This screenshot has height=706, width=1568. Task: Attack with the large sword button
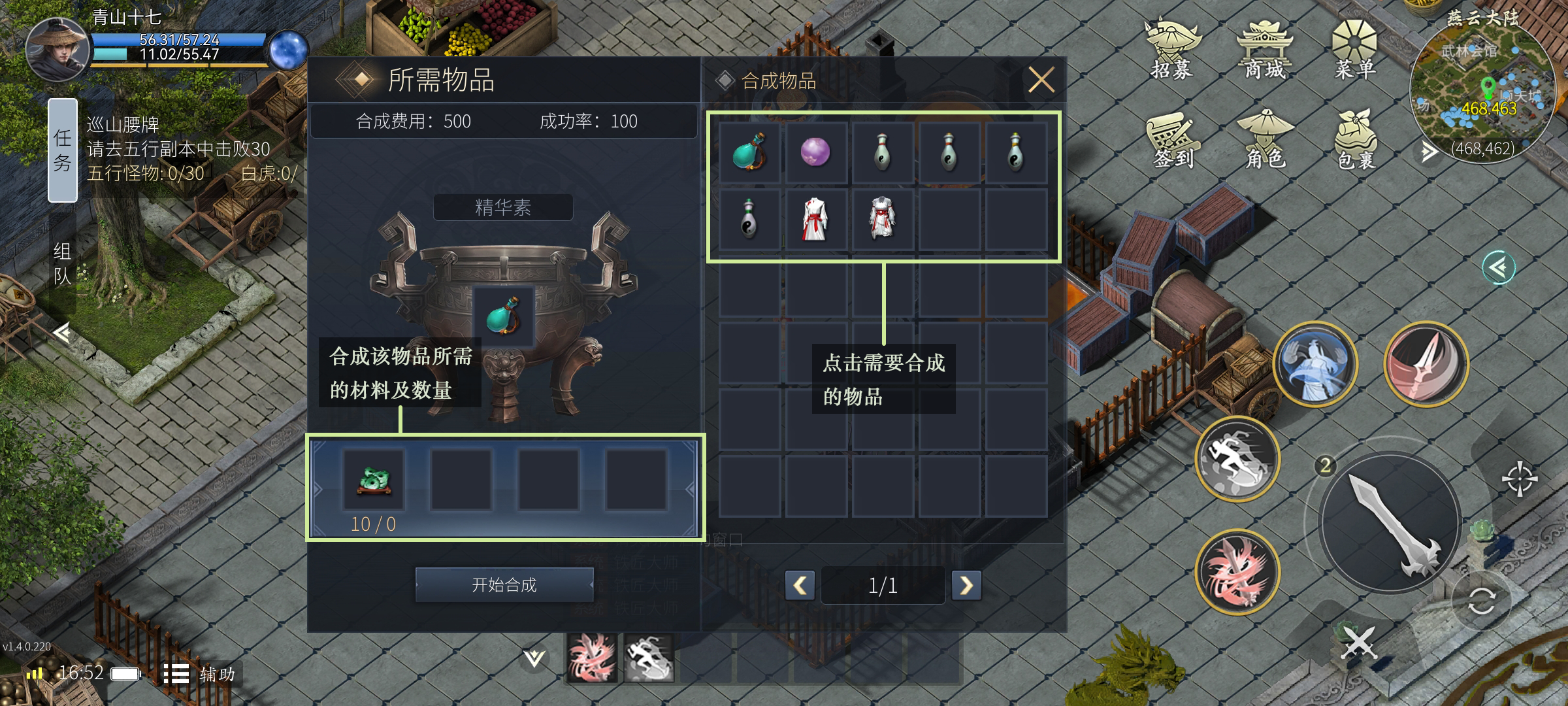point(1390,524)
